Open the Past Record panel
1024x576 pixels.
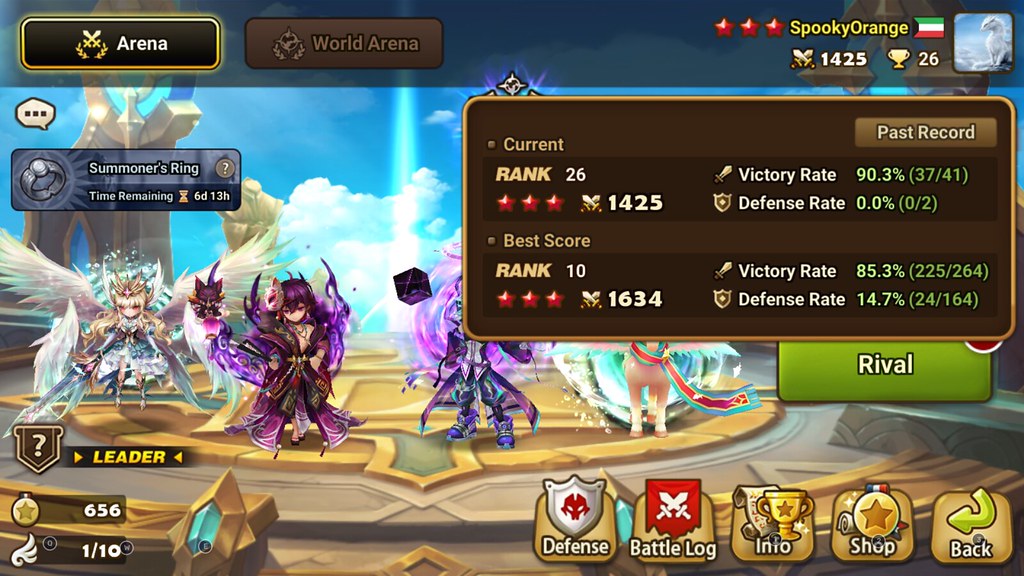point(925,132)
